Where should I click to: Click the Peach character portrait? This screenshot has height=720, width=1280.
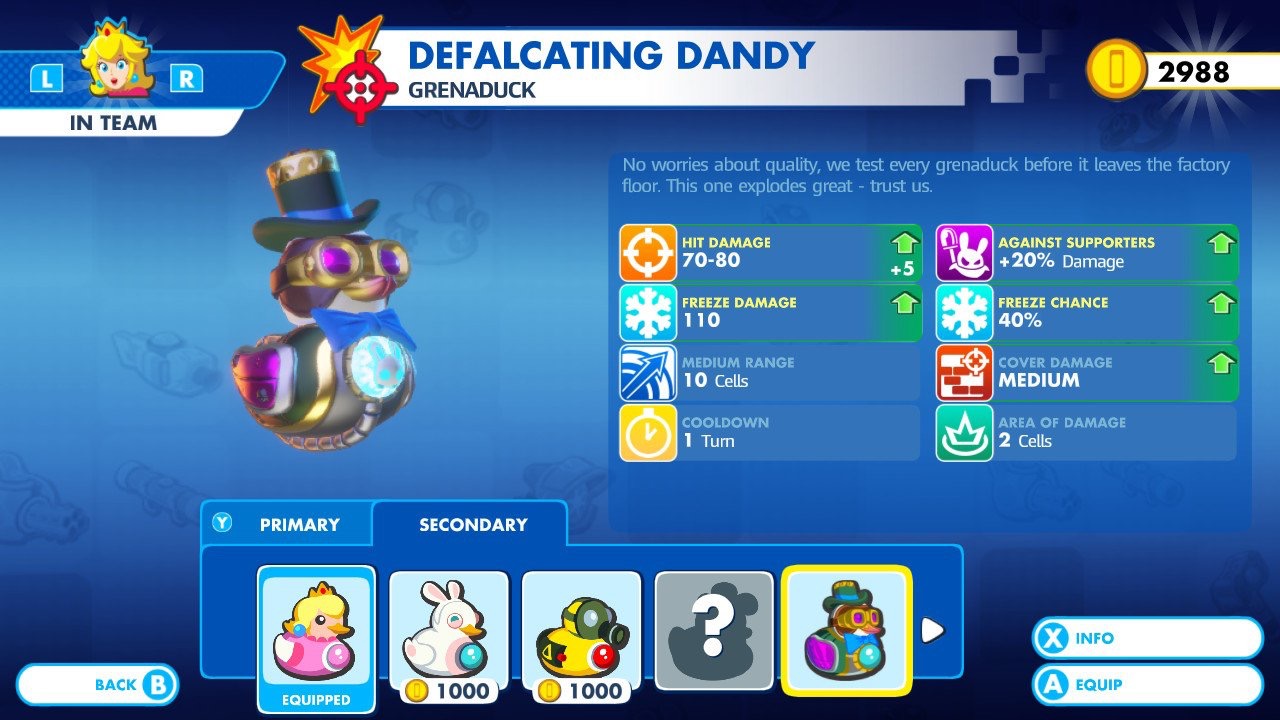116,62
